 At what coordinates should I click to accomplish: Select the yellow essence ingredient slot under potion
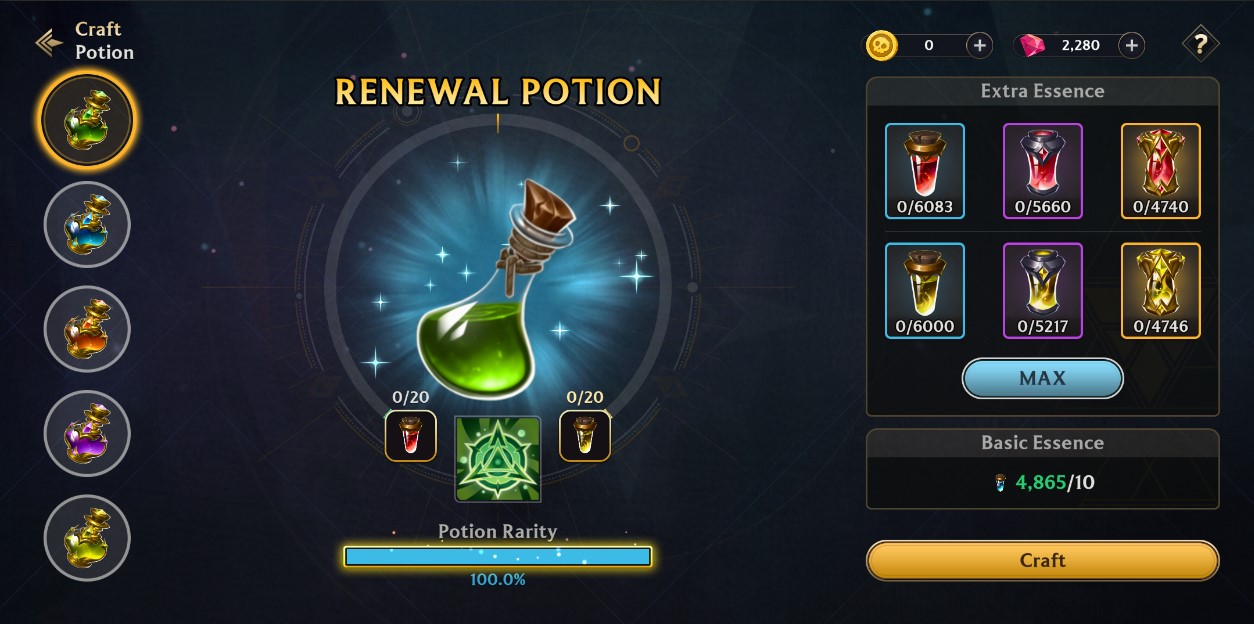point(585,436)
